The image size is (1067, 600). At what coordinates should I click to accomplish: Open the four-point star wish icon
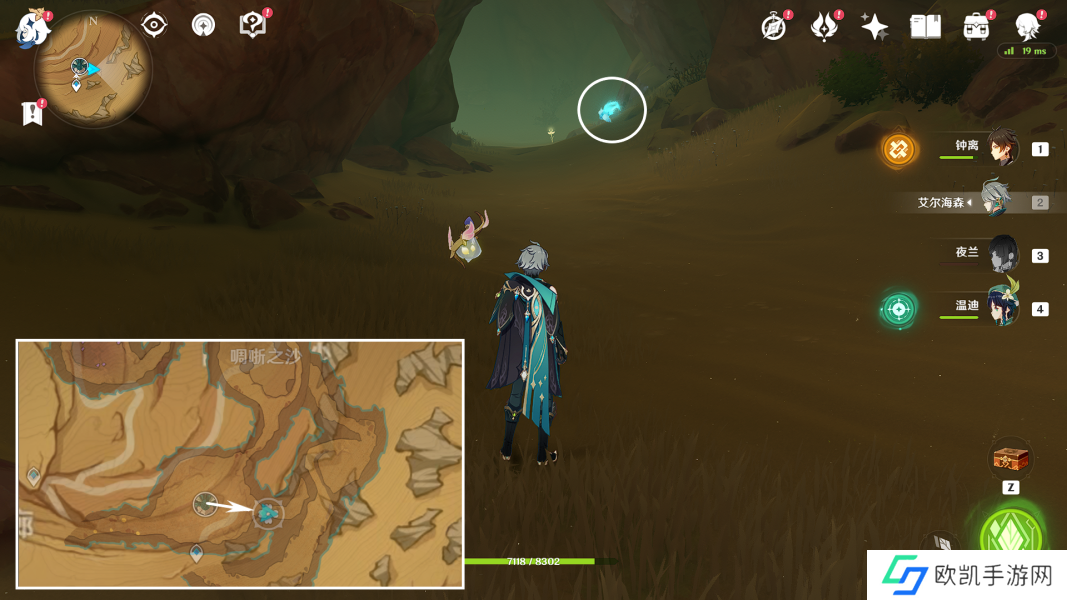click(x=875, y=27)
